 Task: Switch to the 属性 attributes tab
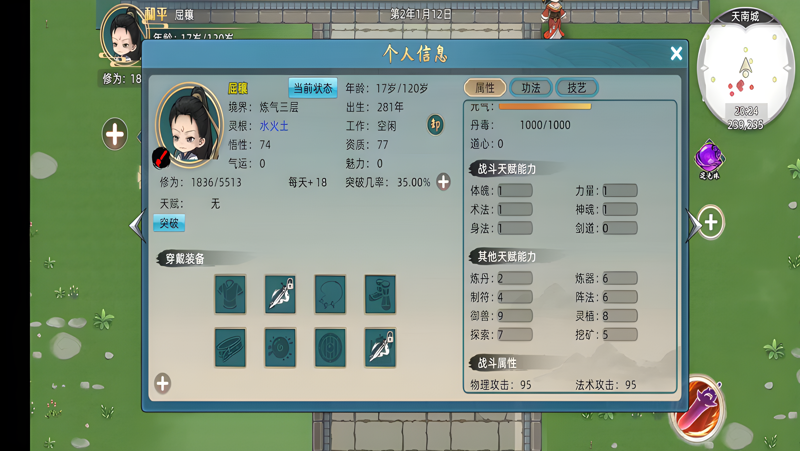[x=485, y=88]
